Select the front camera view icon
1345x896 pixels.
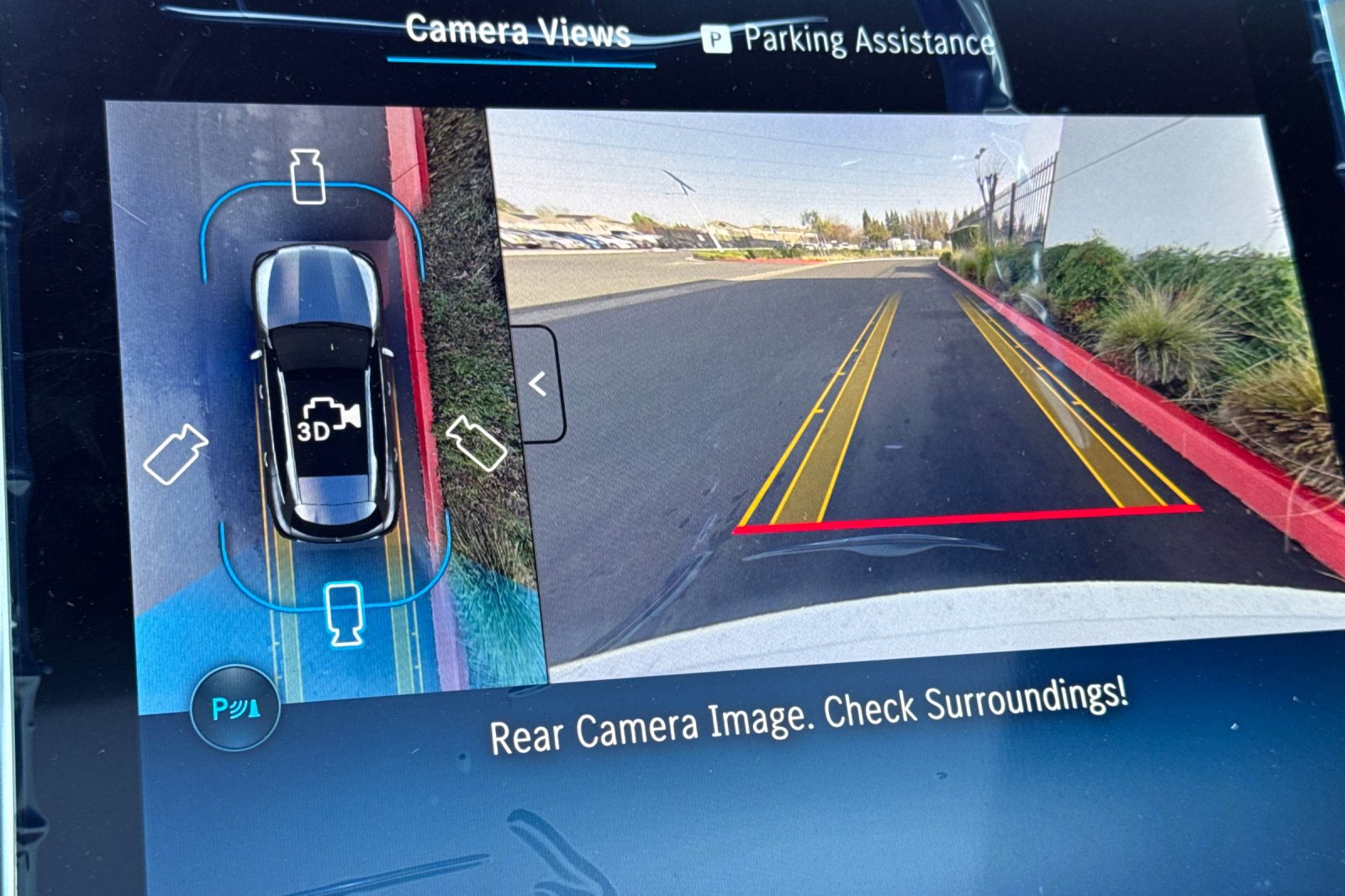click(x=308, y=178)
